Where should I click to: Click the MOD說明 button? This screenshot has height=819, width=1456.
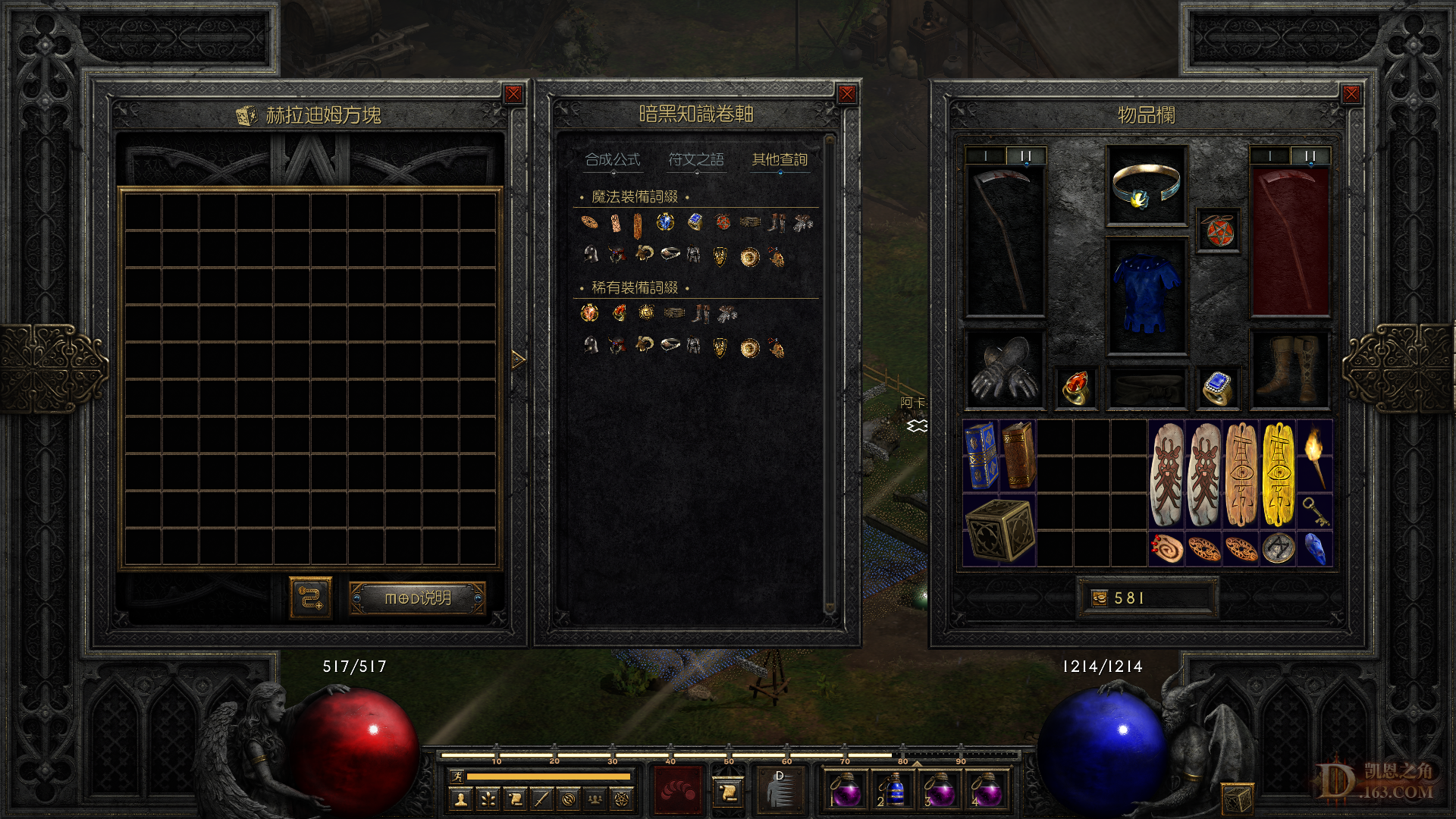click(x=417, y=598)
